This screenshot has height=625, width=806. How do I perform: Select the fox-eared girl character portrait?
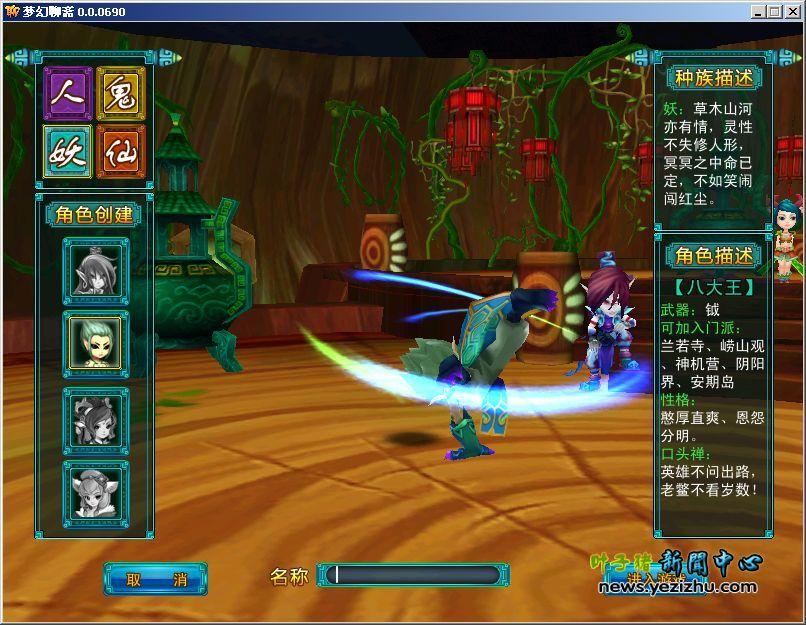click(96, 490)
